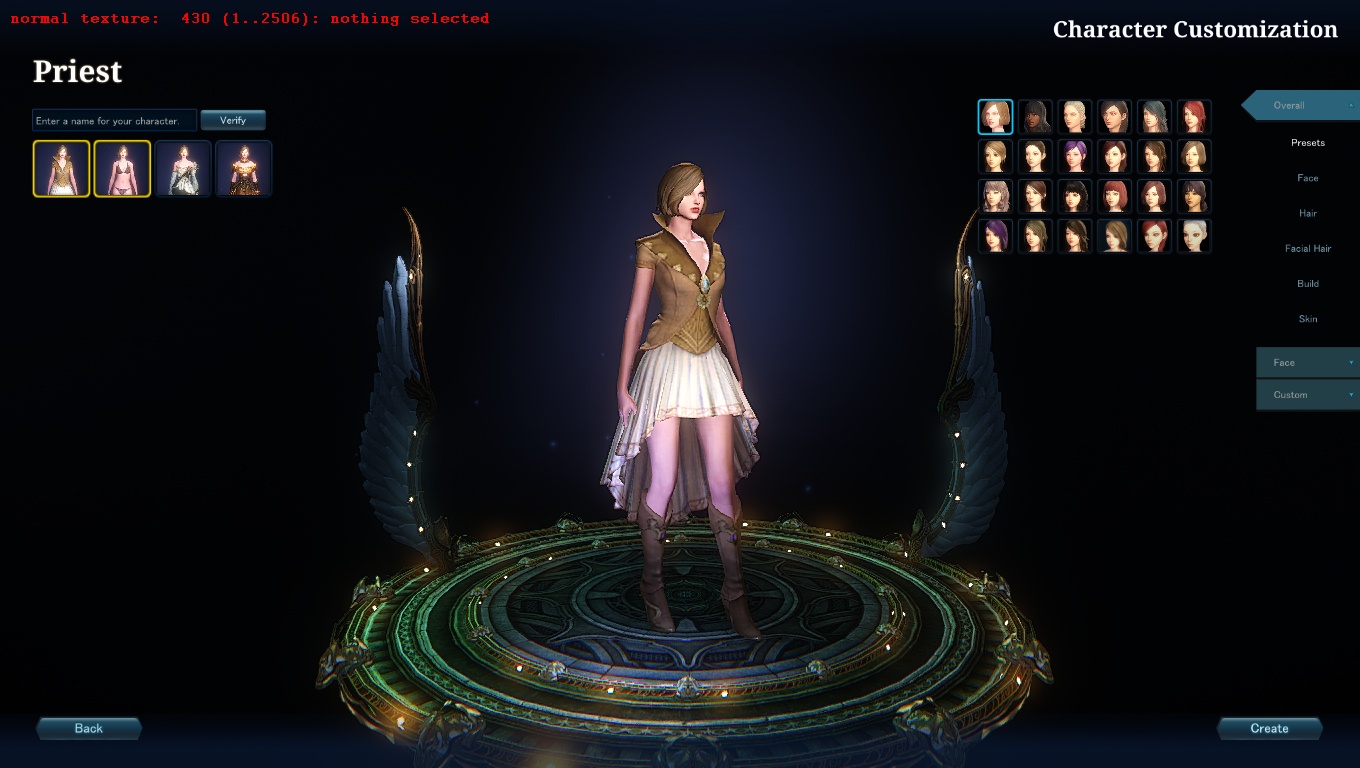
Task: Expand the Custom section
Action: point(1307,395)
